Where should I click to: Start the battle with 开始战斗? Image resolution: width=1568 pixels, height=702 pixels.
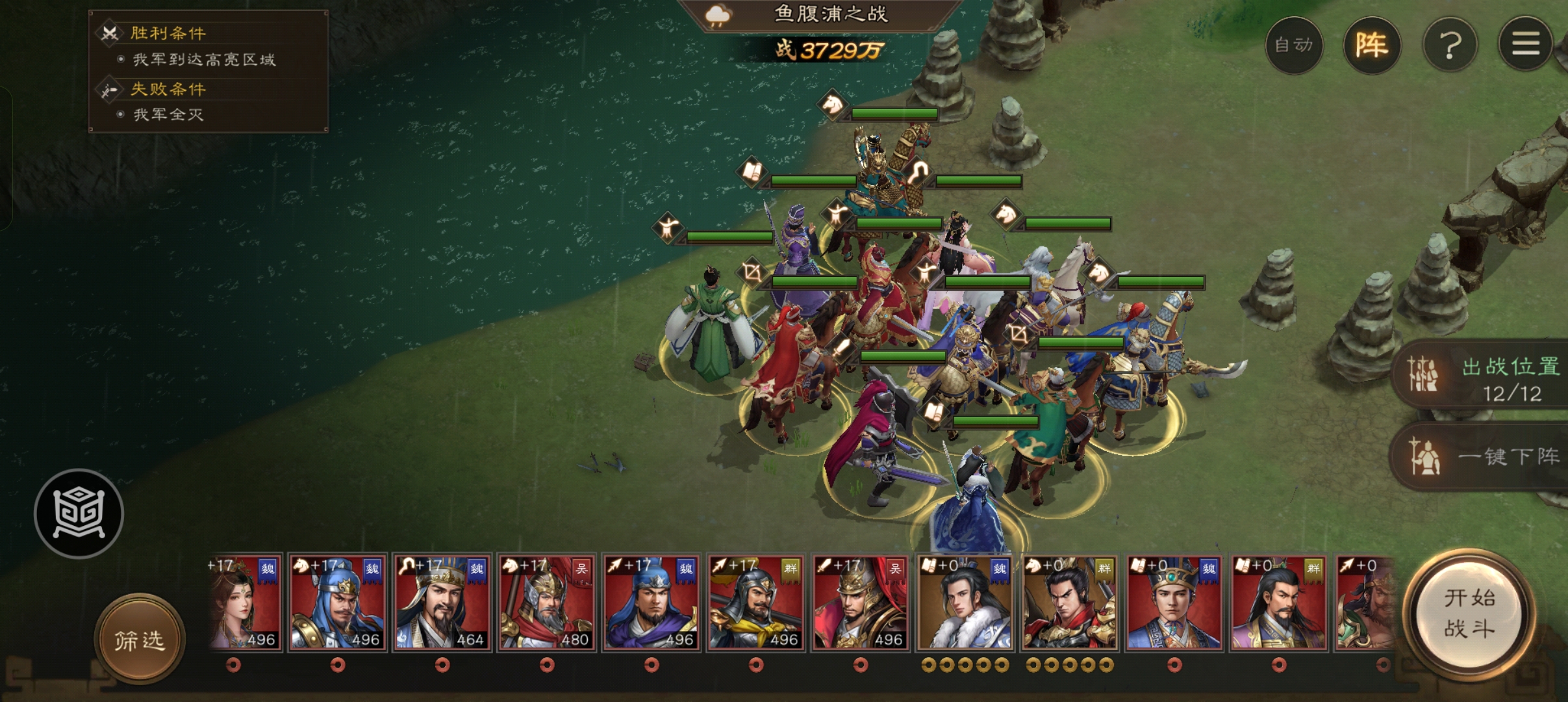pyautogui.click(x=1469, y=614)
